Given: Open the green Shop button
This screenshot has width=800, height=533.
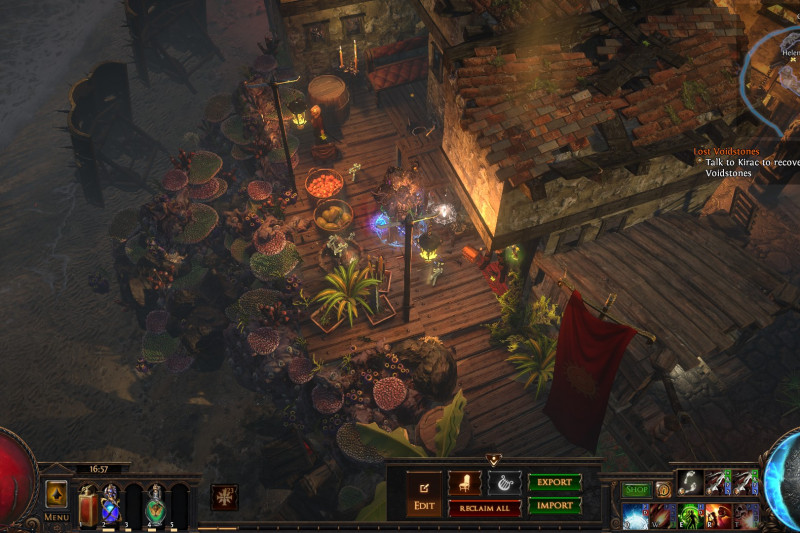Looking at the screenshot, I should [x=637, y=490].
